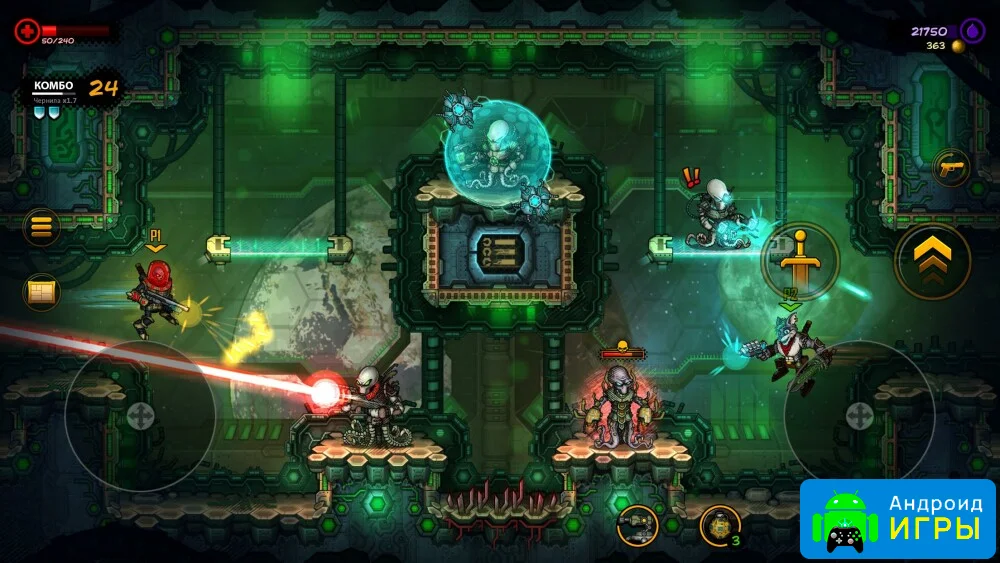The width and height of the screenshot is (1000, 563).
Task: Tap the double-chevron jump button
Action: pyautogui.click(x=932, y=262)
